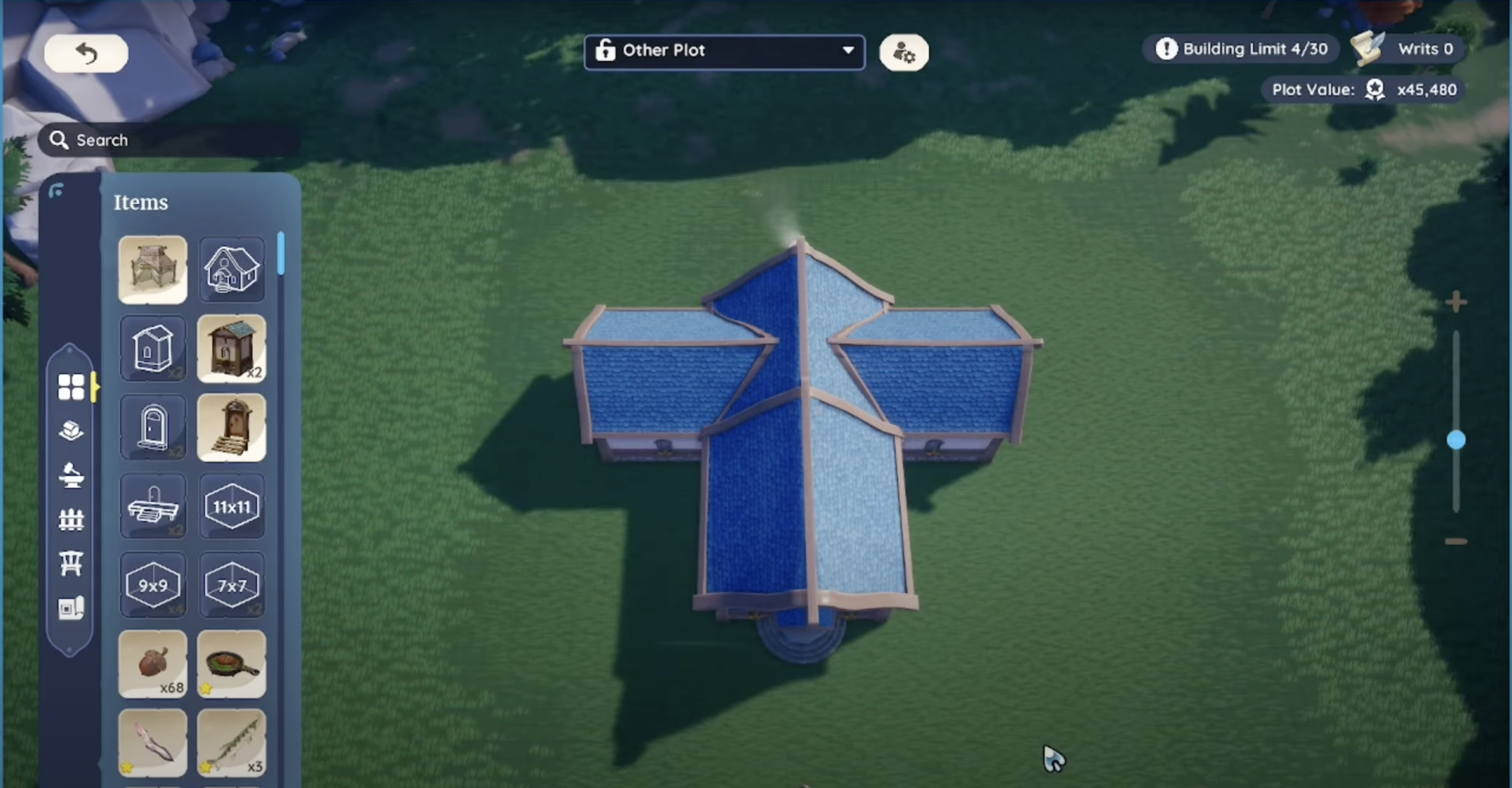The height and width of the screenshot is (788, 1512).
Task: Select the 11x11 plot item
Action: [x=231, y=507]
